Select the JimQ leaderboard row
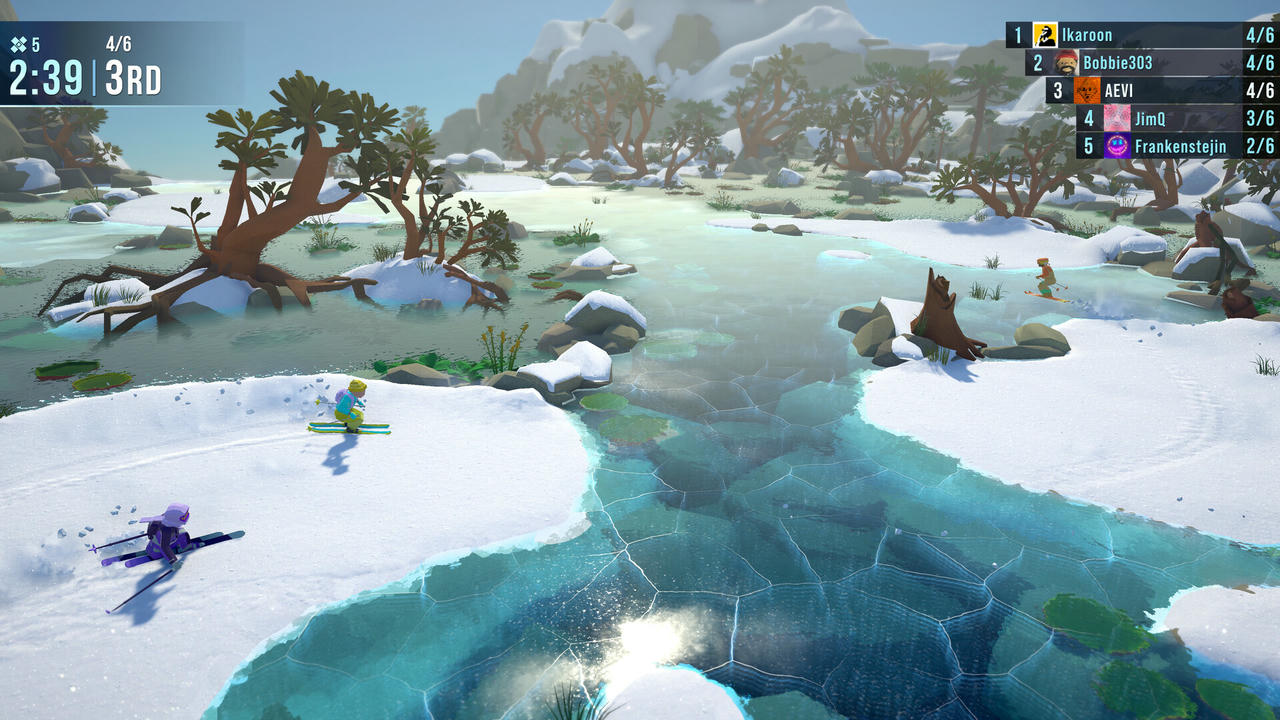Image resolution: width=1280 pixels, height=720 pixels. 1160,118
